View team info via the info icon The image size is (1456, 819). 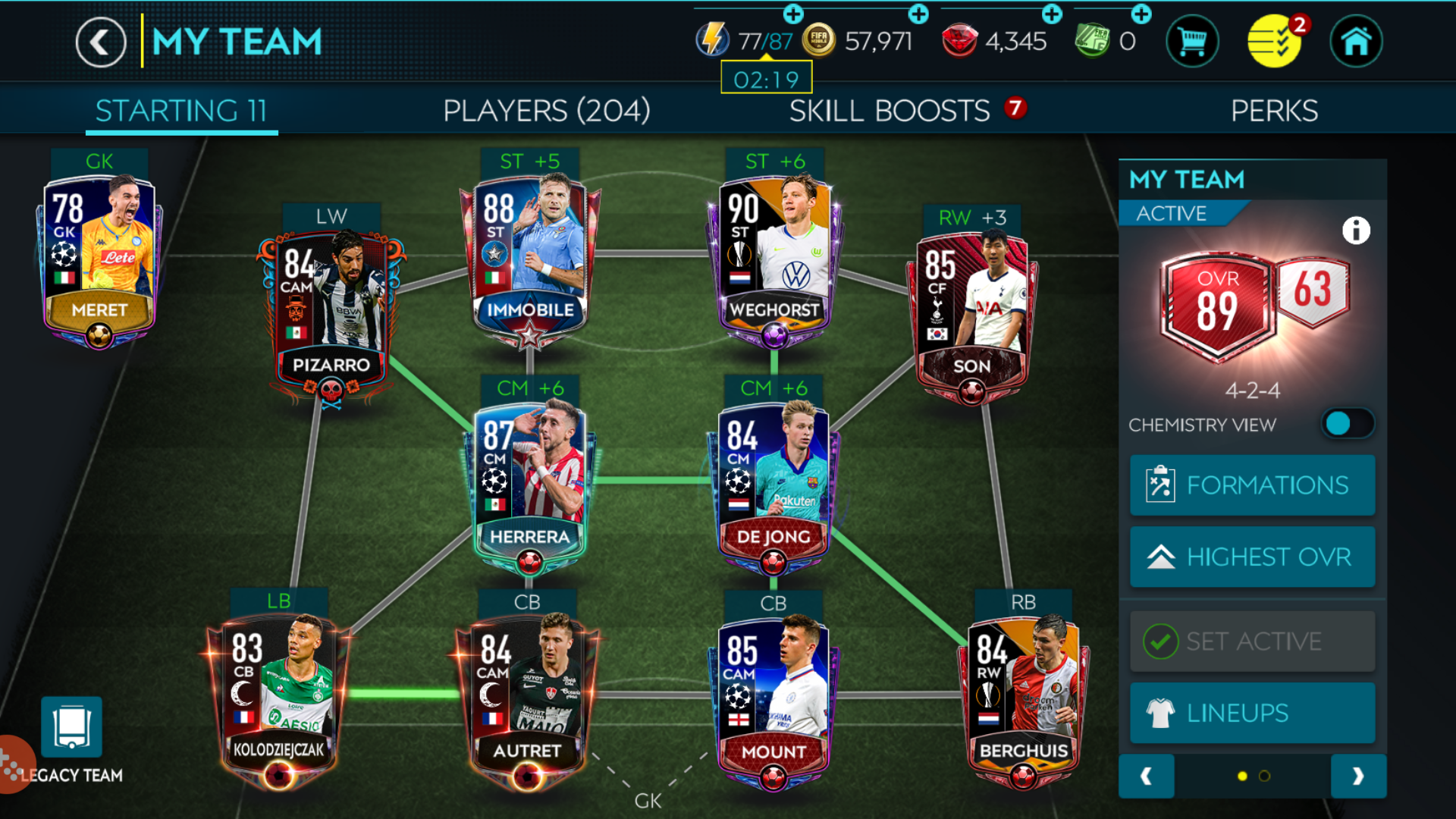pyautogui.click(x=1357, y=230)
